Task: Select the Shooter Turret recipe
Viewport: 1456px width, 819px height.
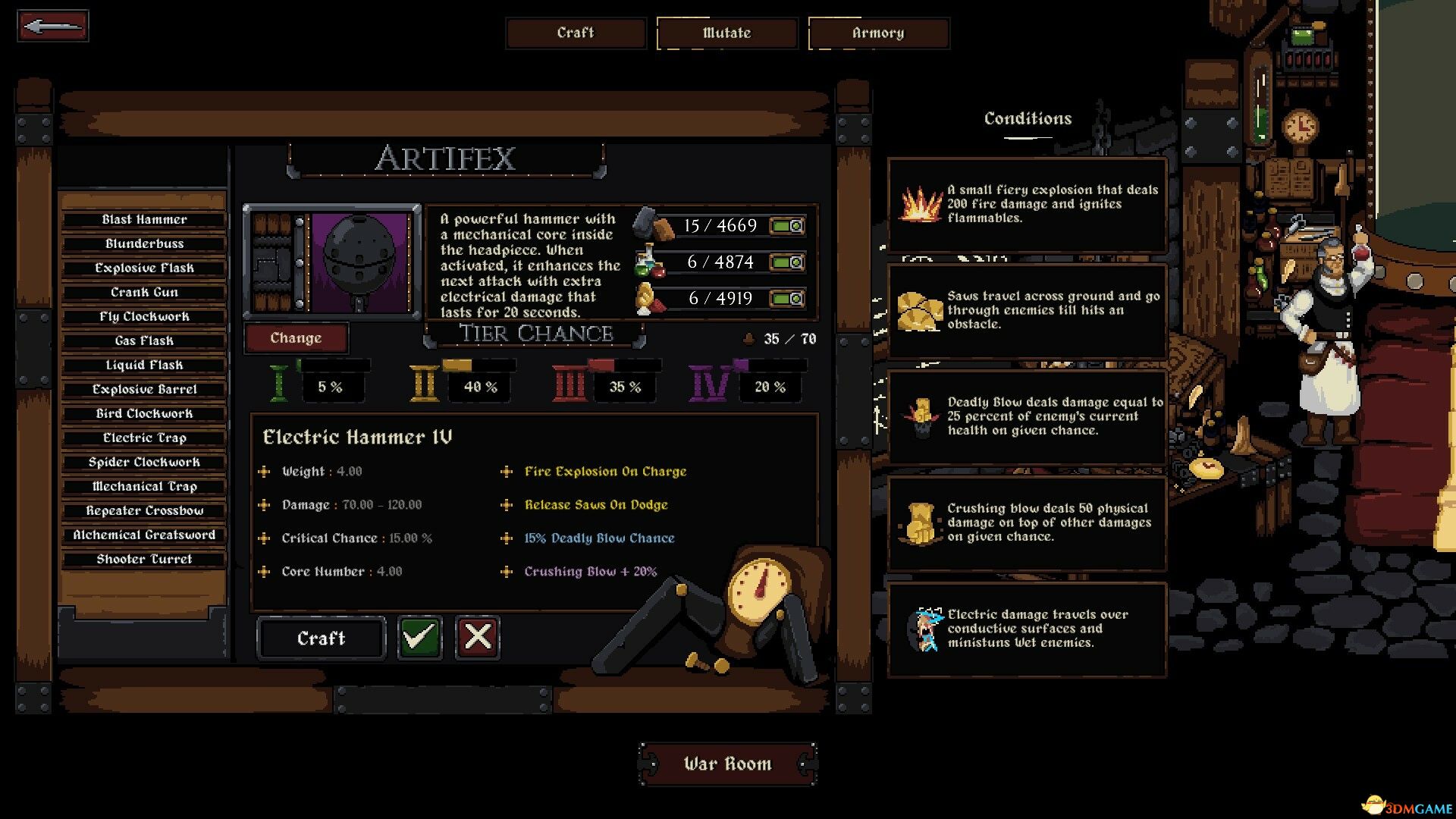Action: click(x=144, y=560)
